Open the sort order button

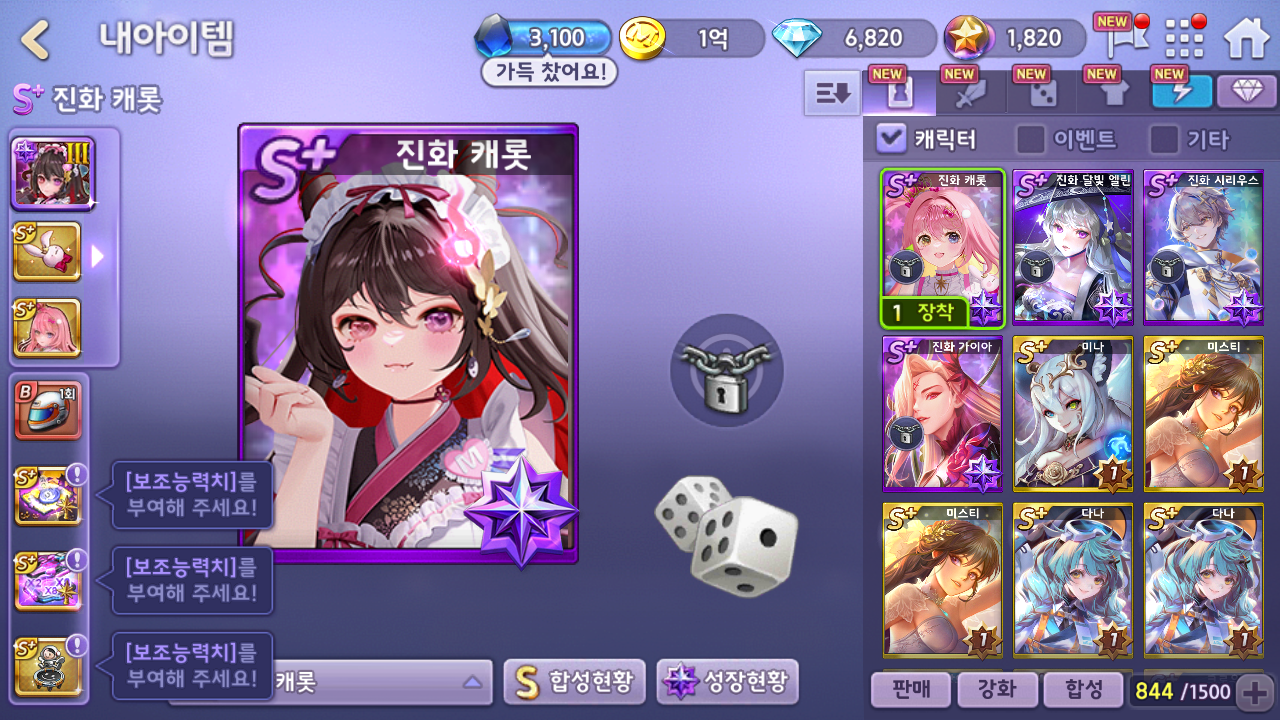[832, 93]
